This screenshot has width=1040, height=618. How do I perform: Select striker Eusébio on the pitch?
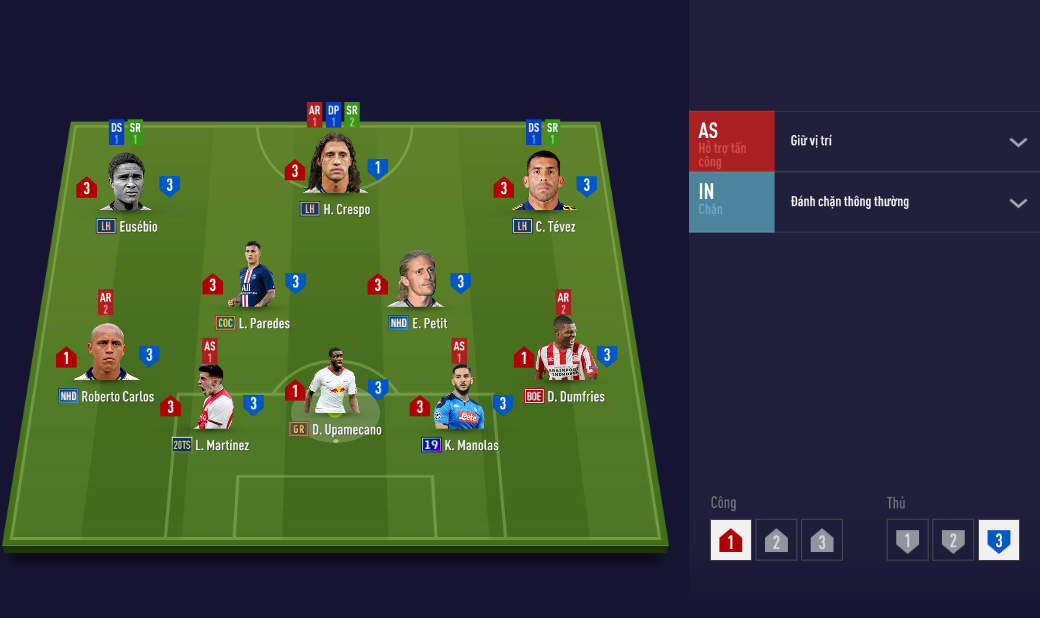126,185
